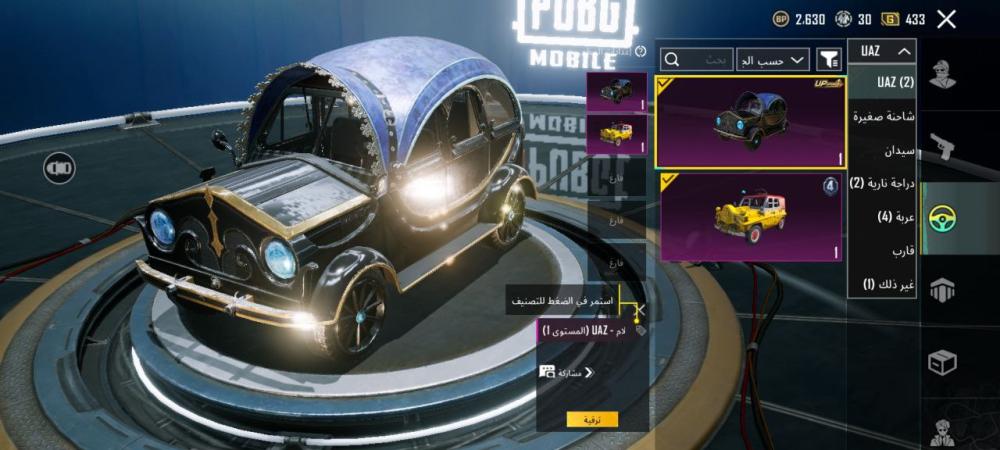Image resolution: width=1000 pixels, height=450 pixels.
Task: Switch to the character outfits tab
Action: tap(942, 75)
